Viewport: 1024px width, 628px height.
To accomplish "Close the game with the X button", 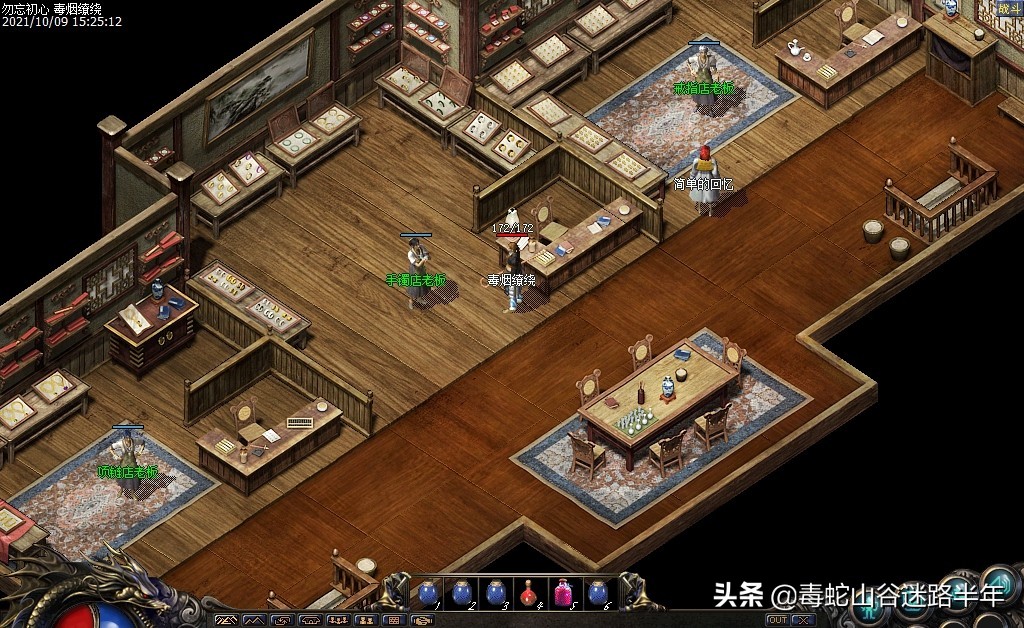I will (x=803, y=620).
